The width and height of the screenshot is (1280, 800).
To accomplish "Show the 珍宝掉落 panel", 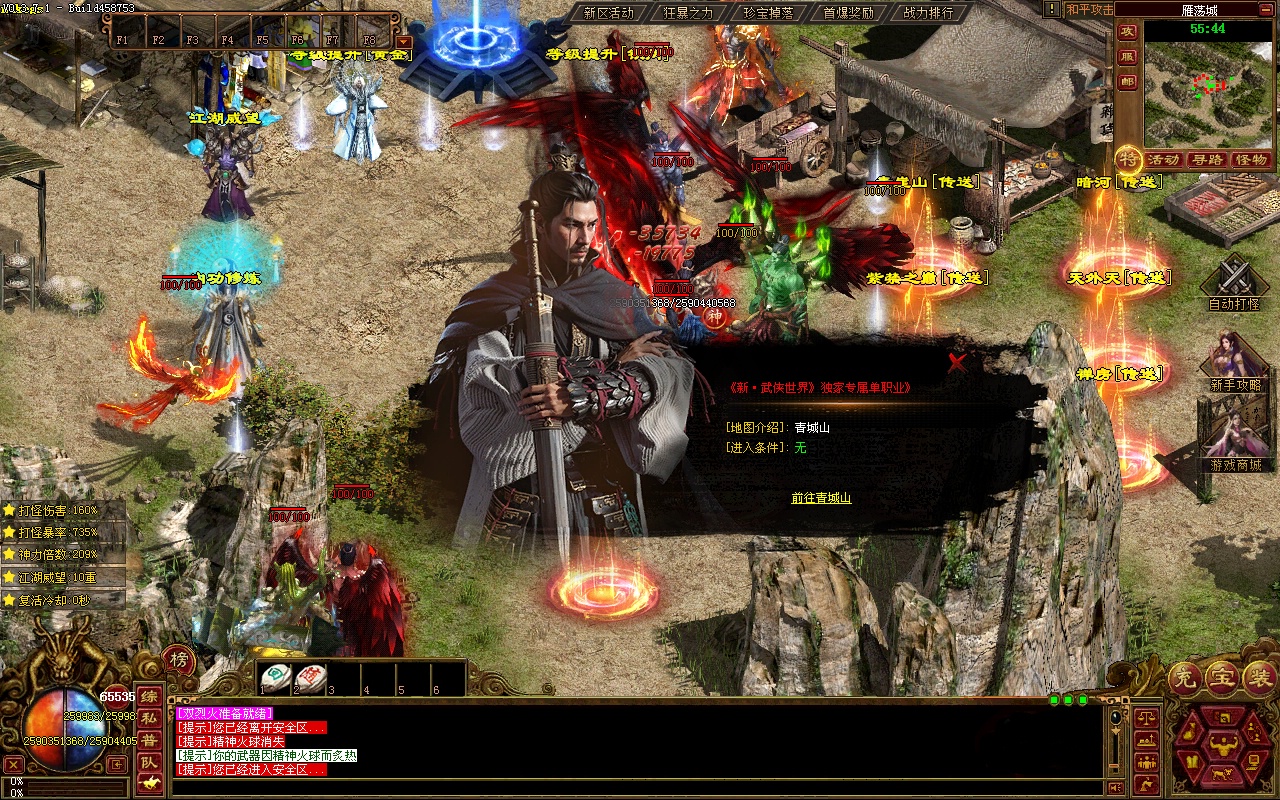I will pos(768,13).
